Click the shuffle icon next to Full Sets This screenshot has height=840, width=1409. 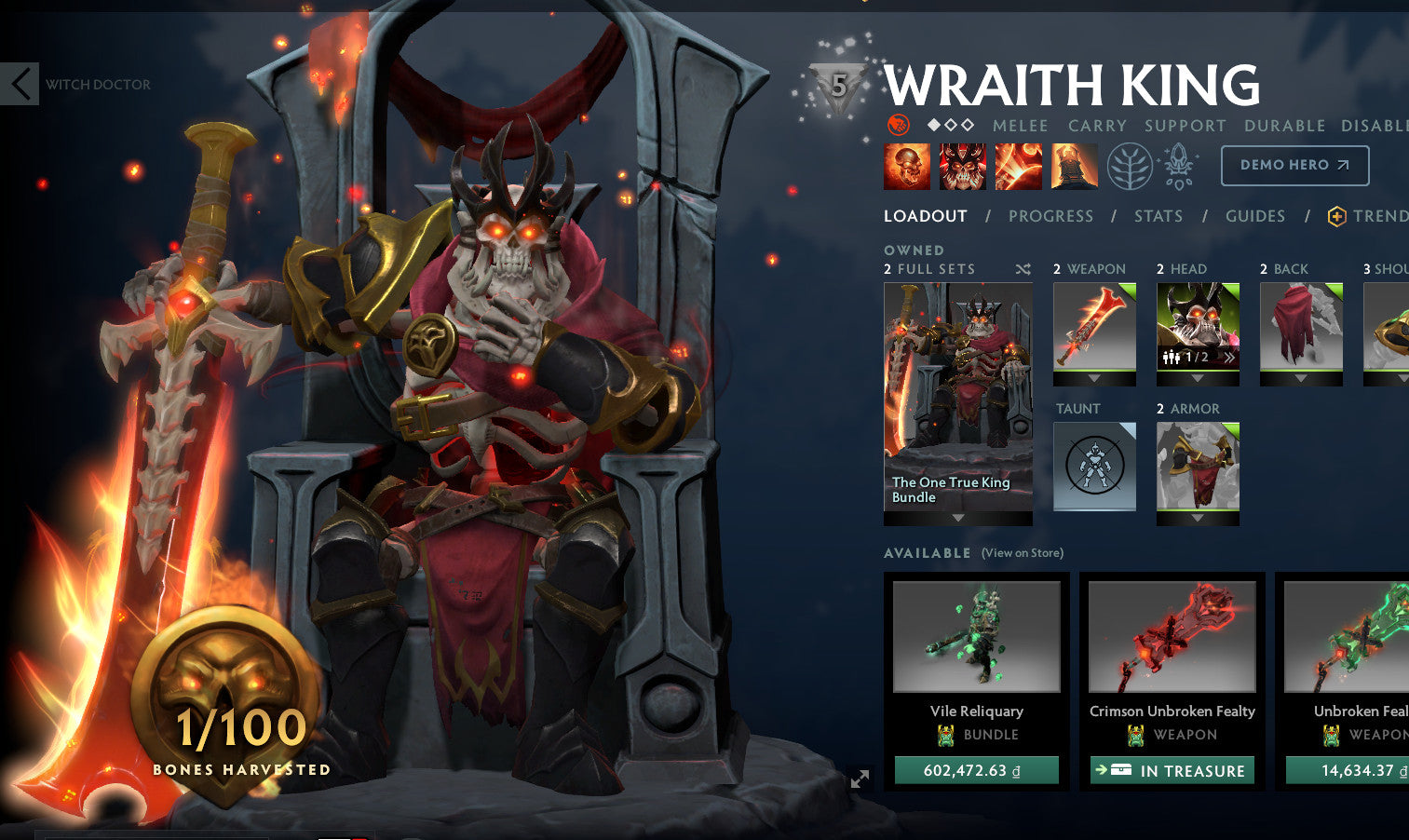1023,268
